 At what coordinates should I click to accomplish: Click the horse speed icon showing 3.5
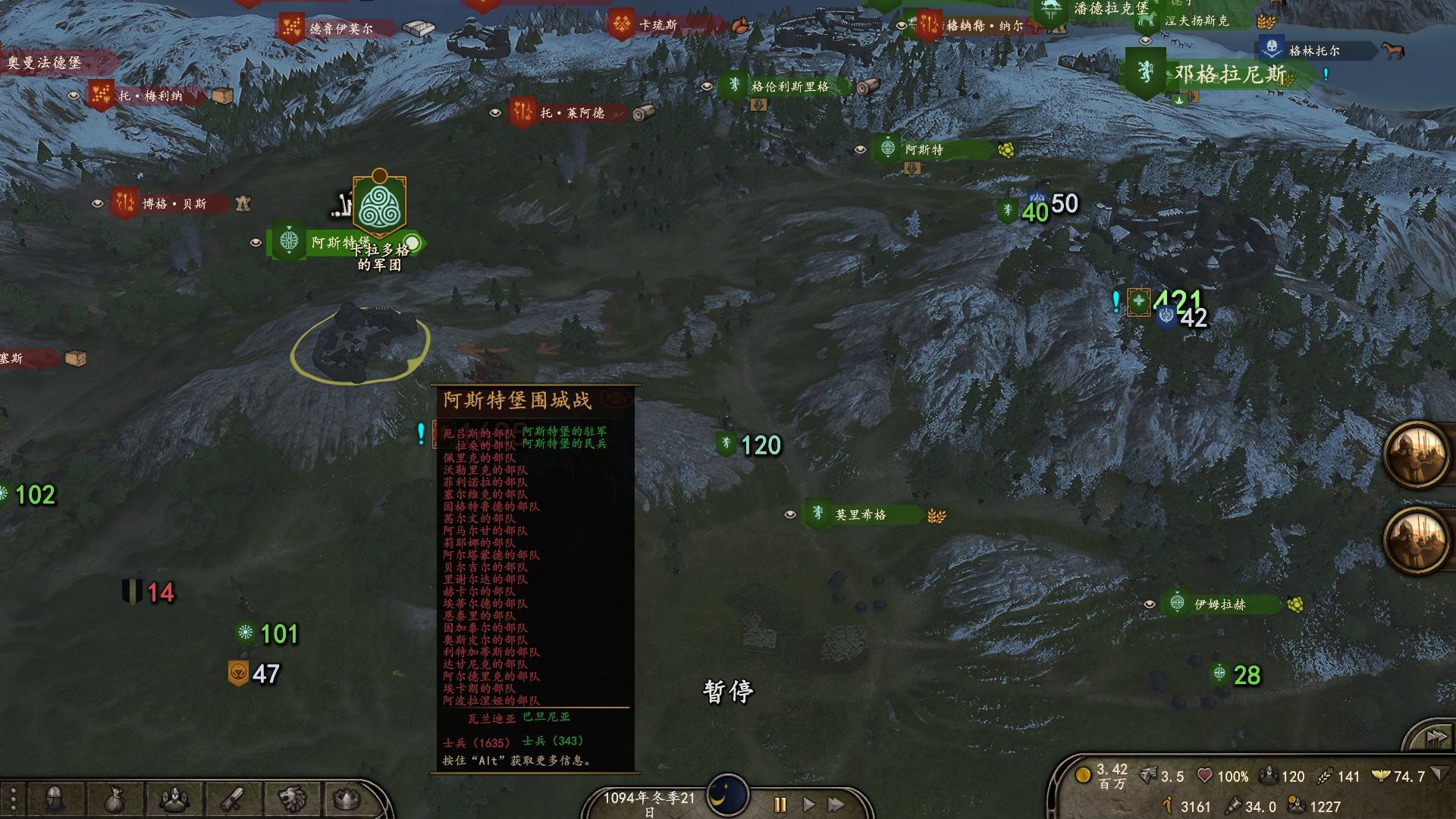pyautogui.click(x=1147, y=776)
